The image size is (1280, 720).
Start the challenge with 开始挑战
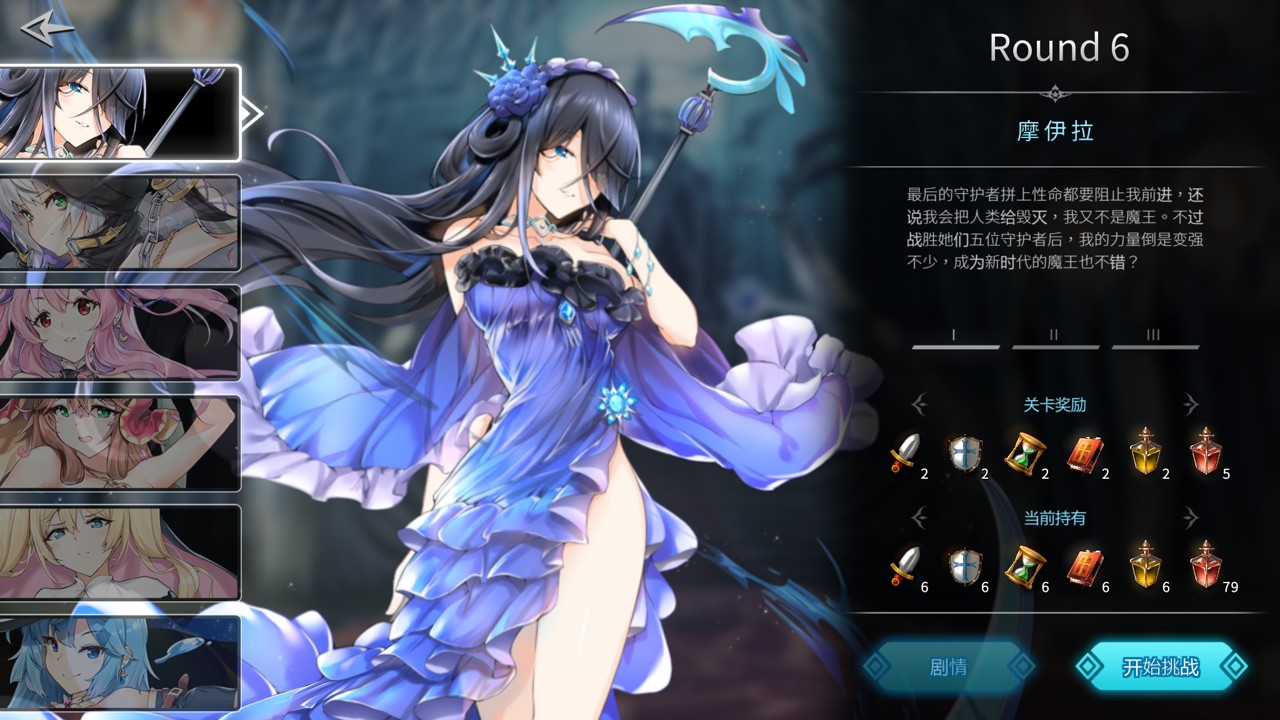point(1161,666)
